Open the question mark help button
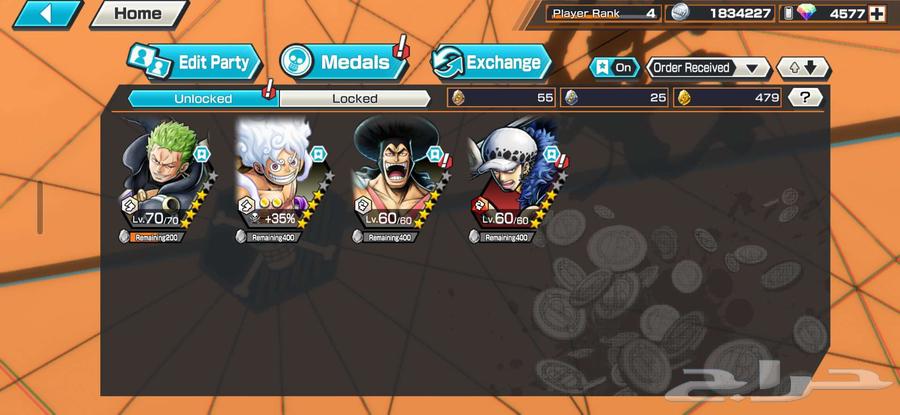This screenshot has width=900, height=415. [x=805, y=98]
